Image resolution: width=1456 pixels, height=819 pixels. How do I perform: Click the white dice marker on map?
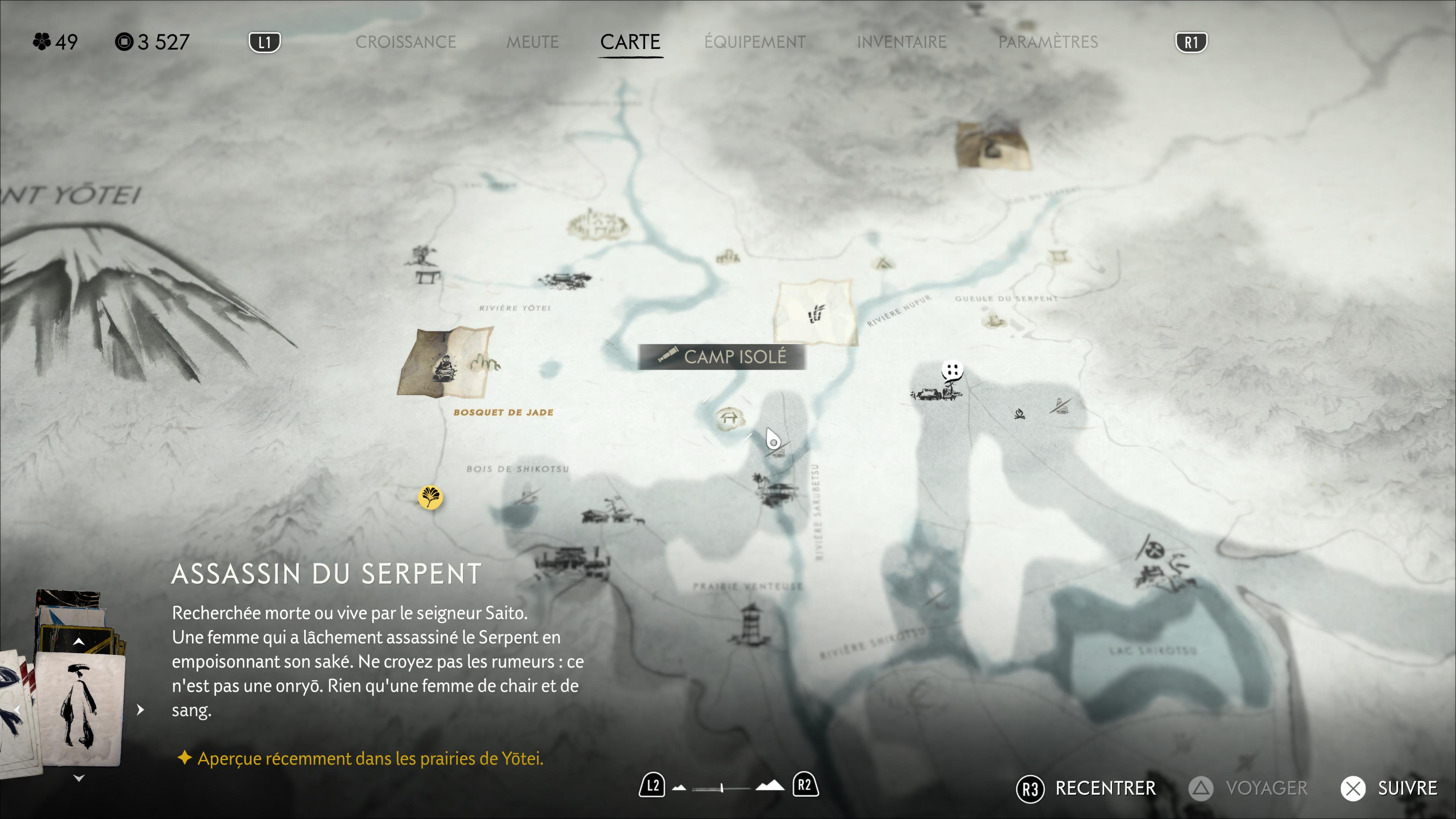tap(952, 371)
